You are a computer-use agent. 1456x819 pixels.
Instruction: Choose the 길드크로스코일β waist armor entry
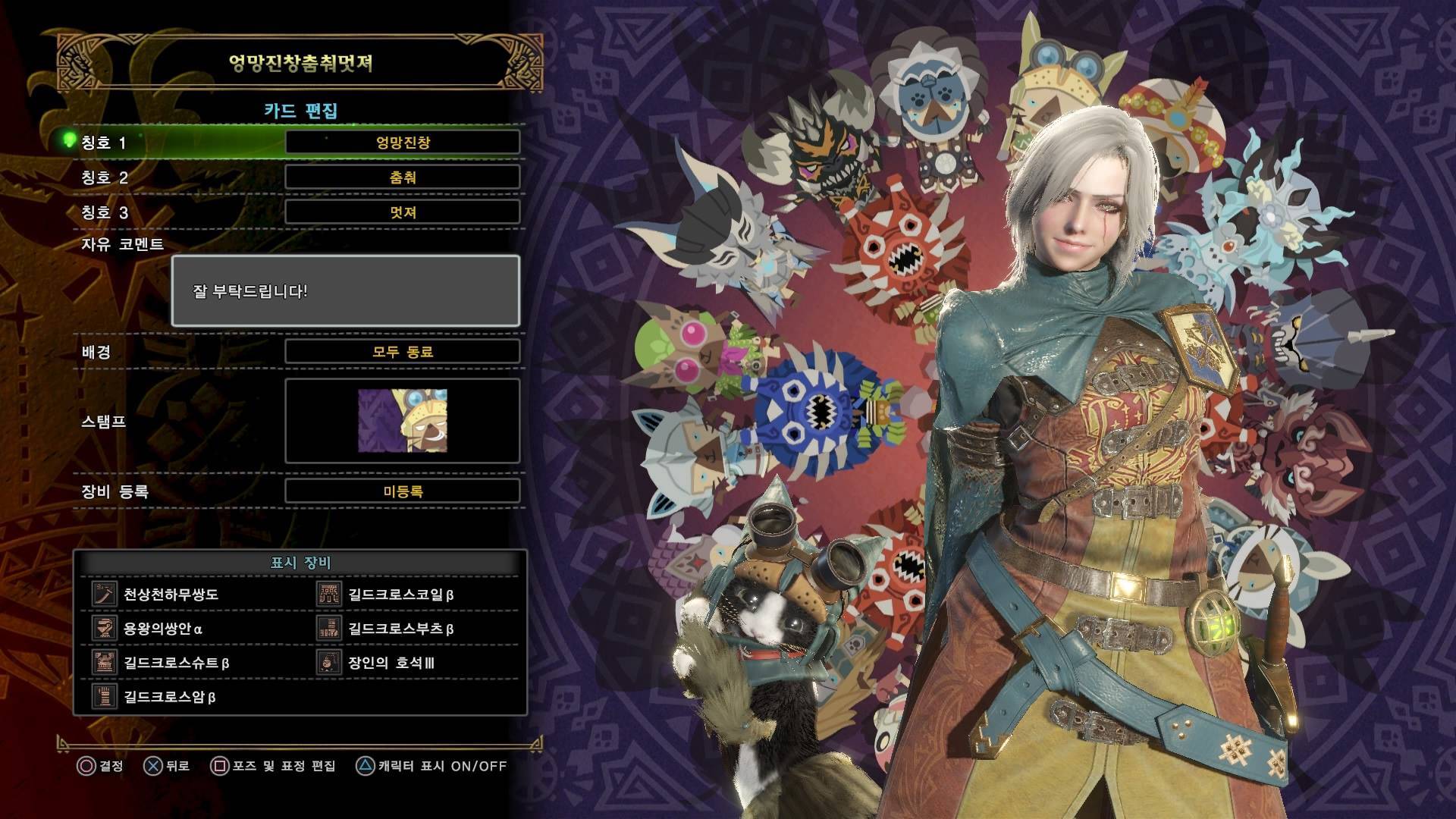tap(401, 595)
